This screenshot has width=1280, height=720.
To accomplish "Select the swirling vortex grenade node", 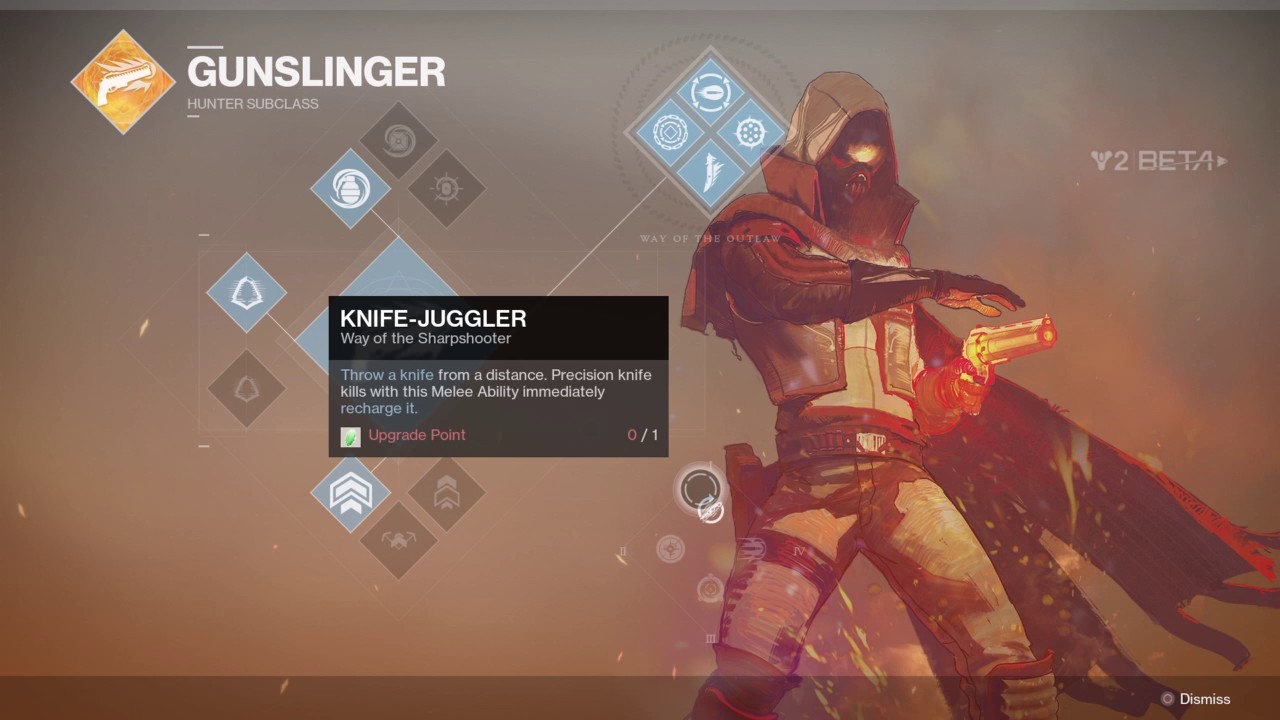I will coord(398,140).
